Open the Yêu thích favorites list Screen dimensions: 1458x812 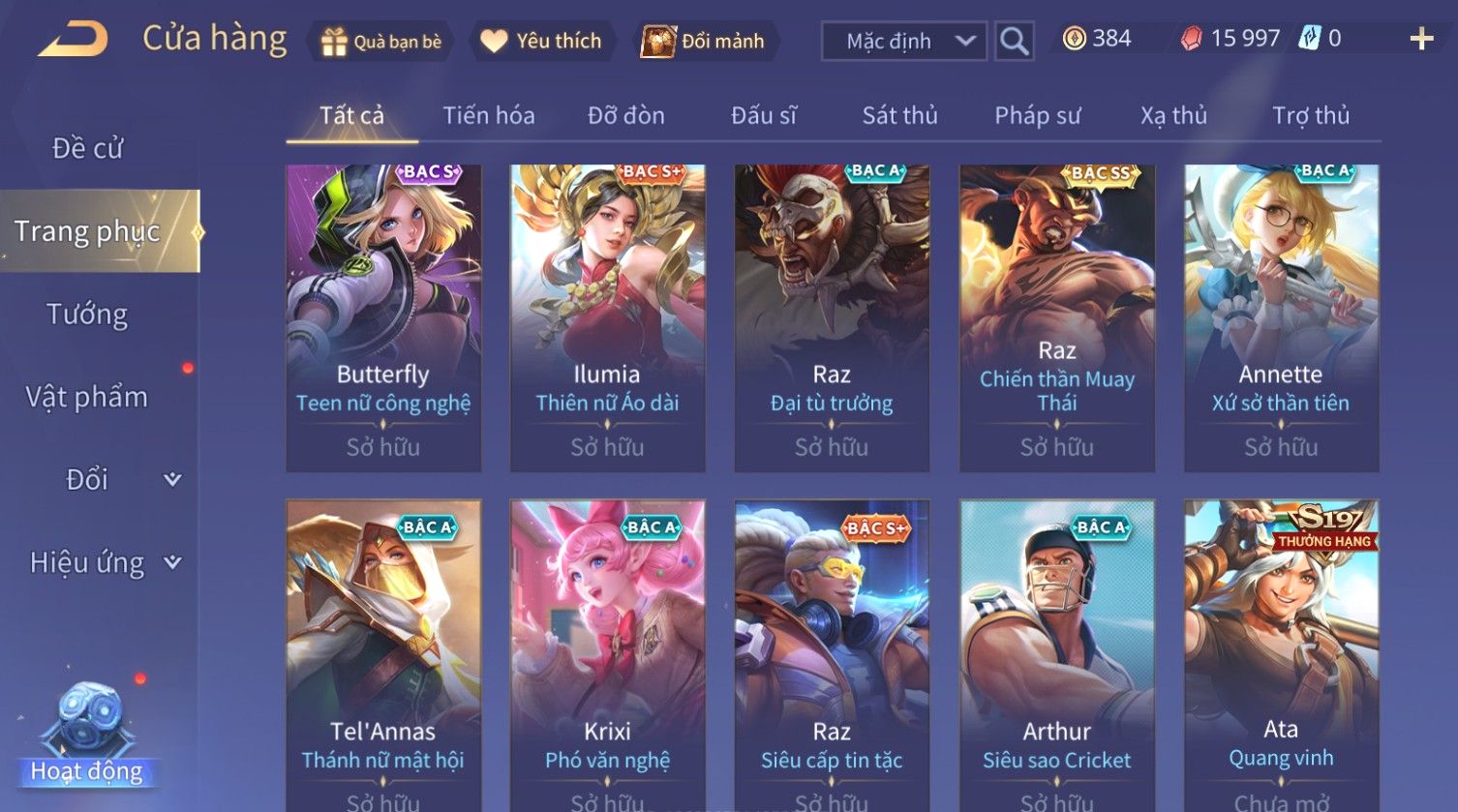point(542,42)
